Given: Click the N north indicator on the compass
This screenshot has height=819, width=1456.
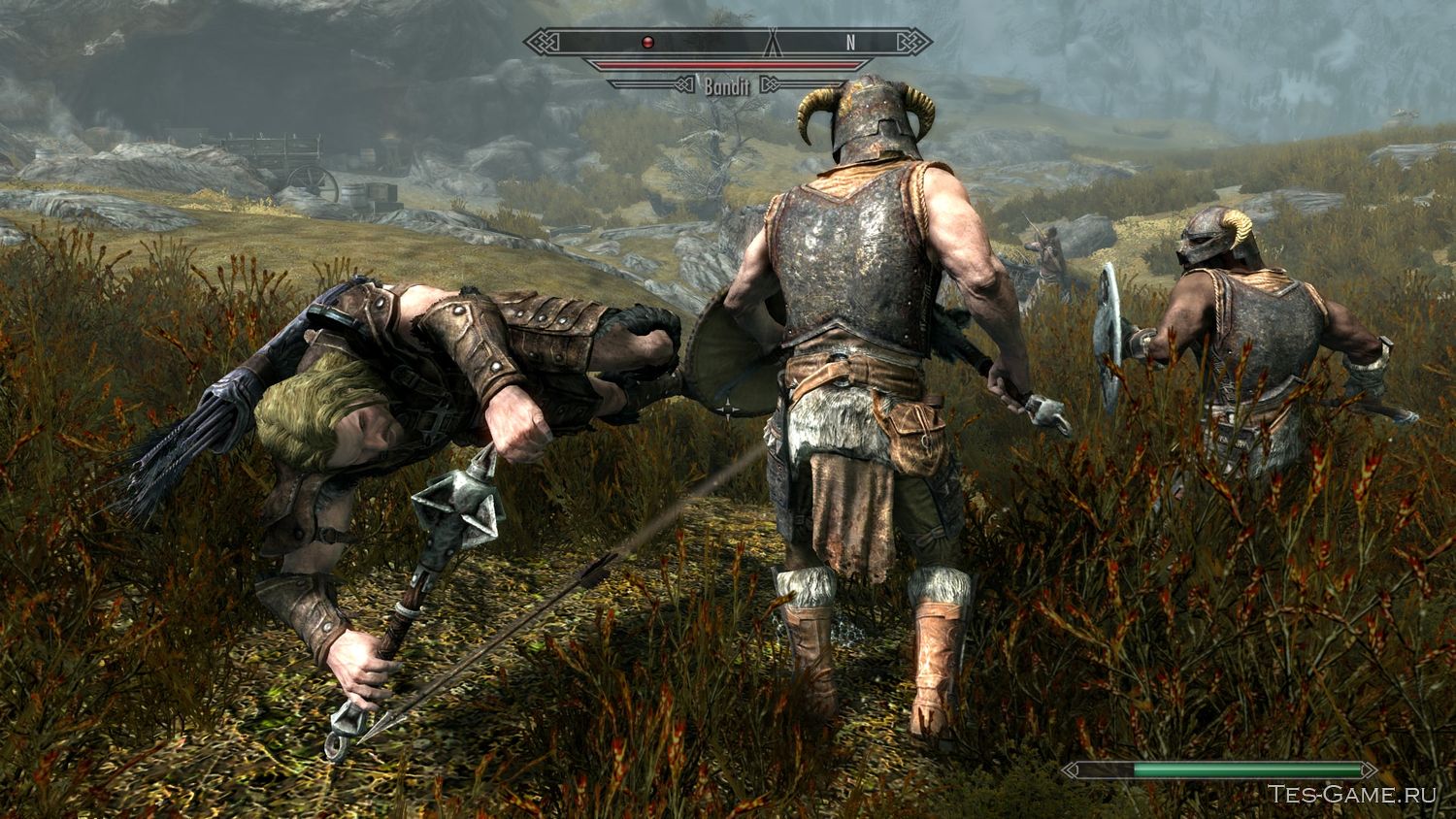Looking at the screenshot, I should tap(851, 43).
